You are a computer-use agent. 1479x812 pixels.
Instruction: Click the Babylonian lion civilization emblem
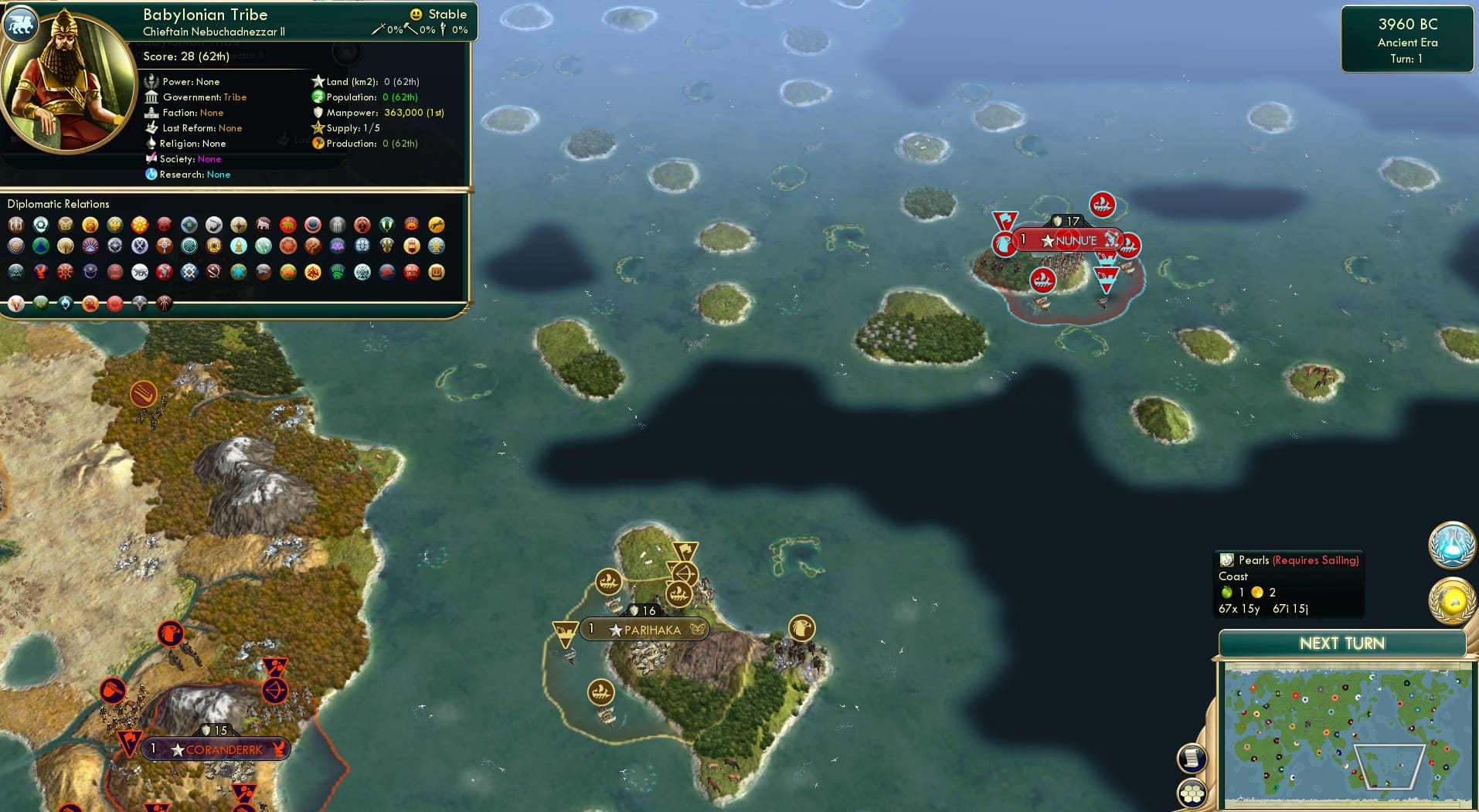click(x=20, y=24)
